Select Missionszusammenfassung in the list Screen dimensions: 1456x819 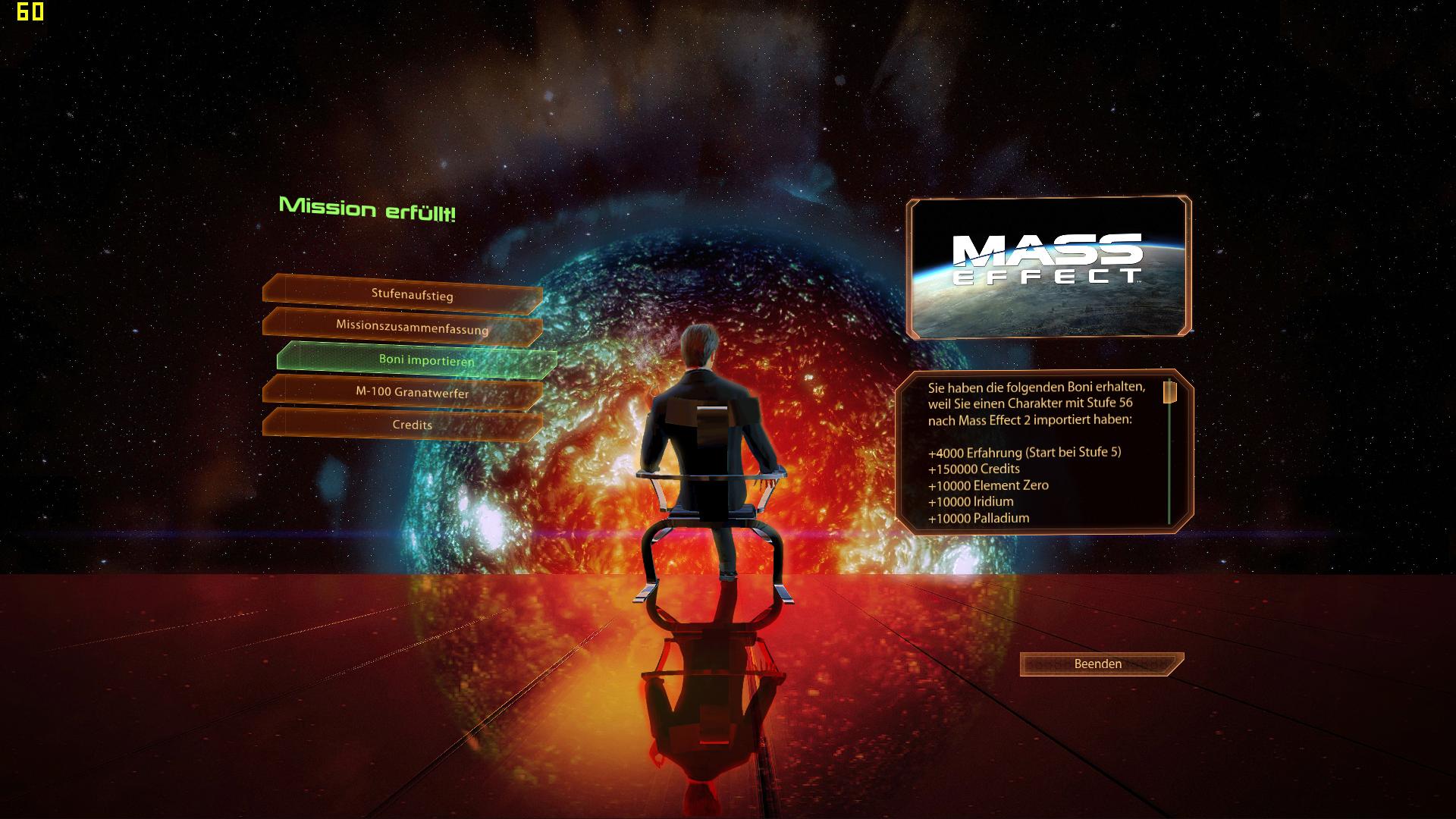[412, 327]
